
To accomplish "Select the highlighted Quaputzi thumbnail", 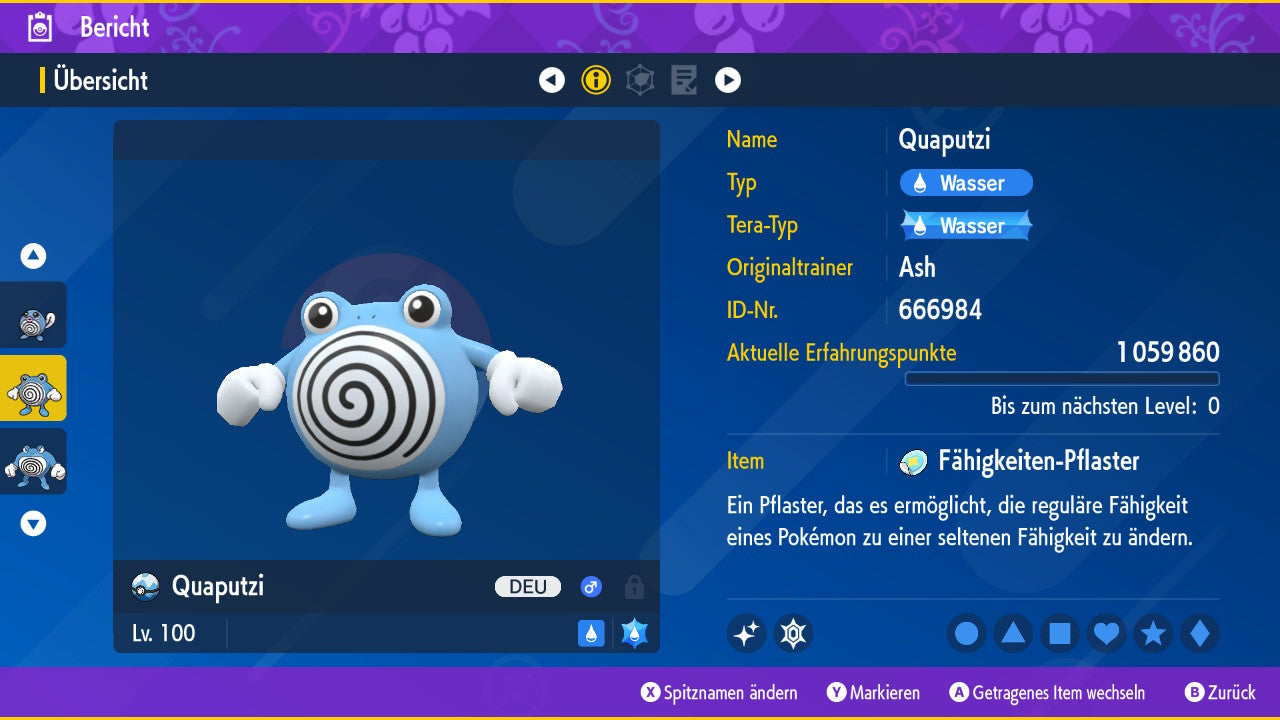I will 33,388.
